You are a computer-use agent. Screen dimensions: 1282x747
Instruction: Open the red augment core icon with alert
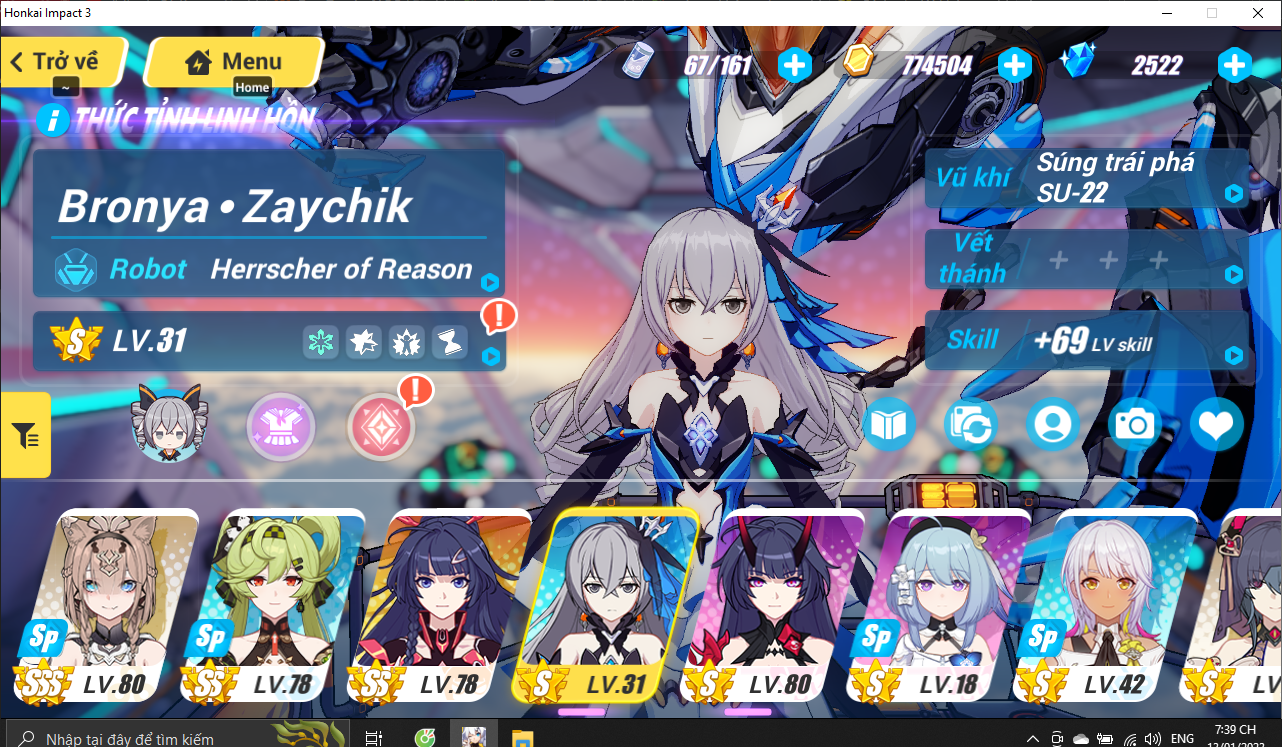click(x=380, y=427)
